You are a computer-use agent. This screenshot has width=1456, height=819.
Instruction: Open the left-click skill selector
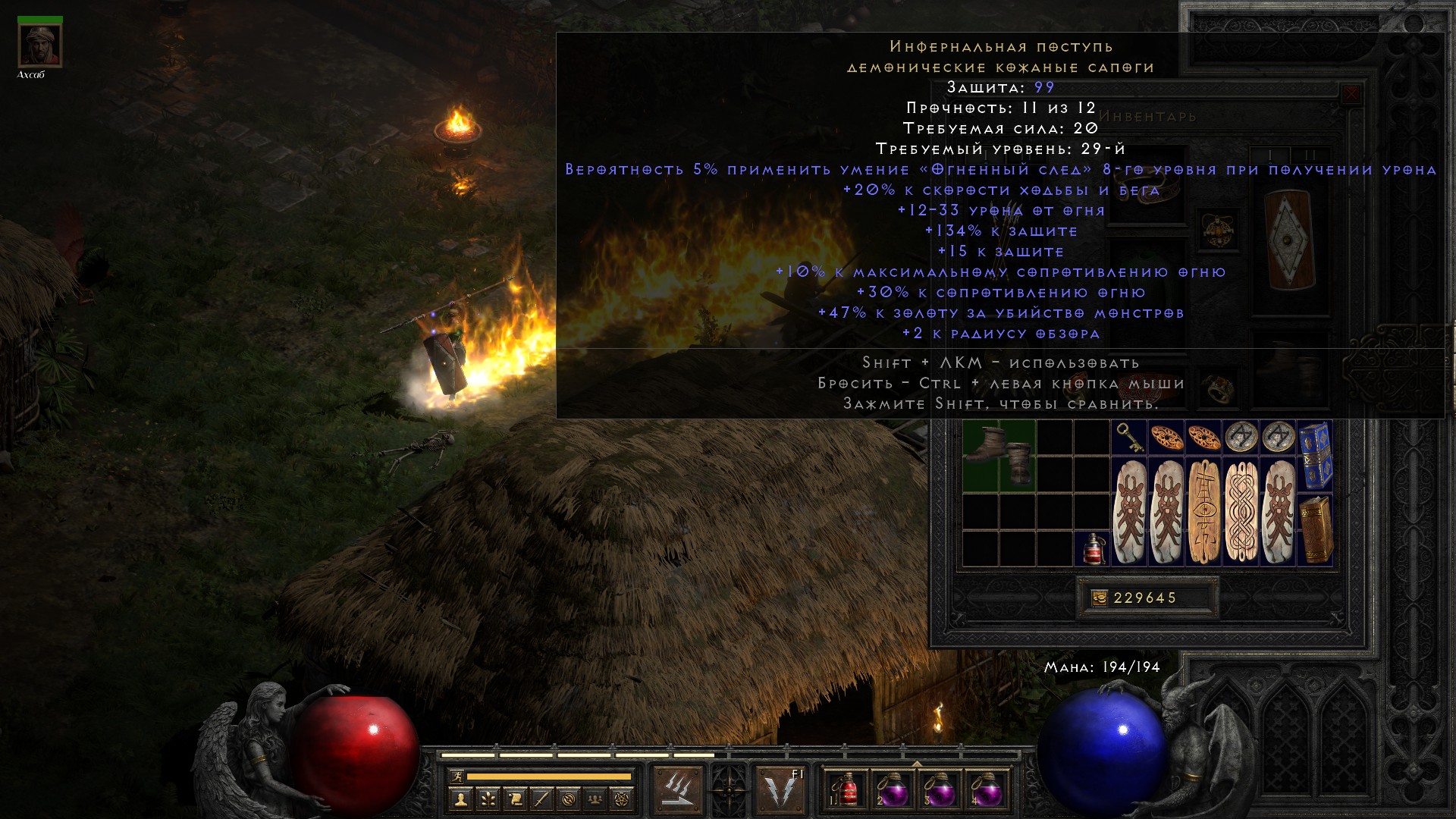tap(676, 788)
